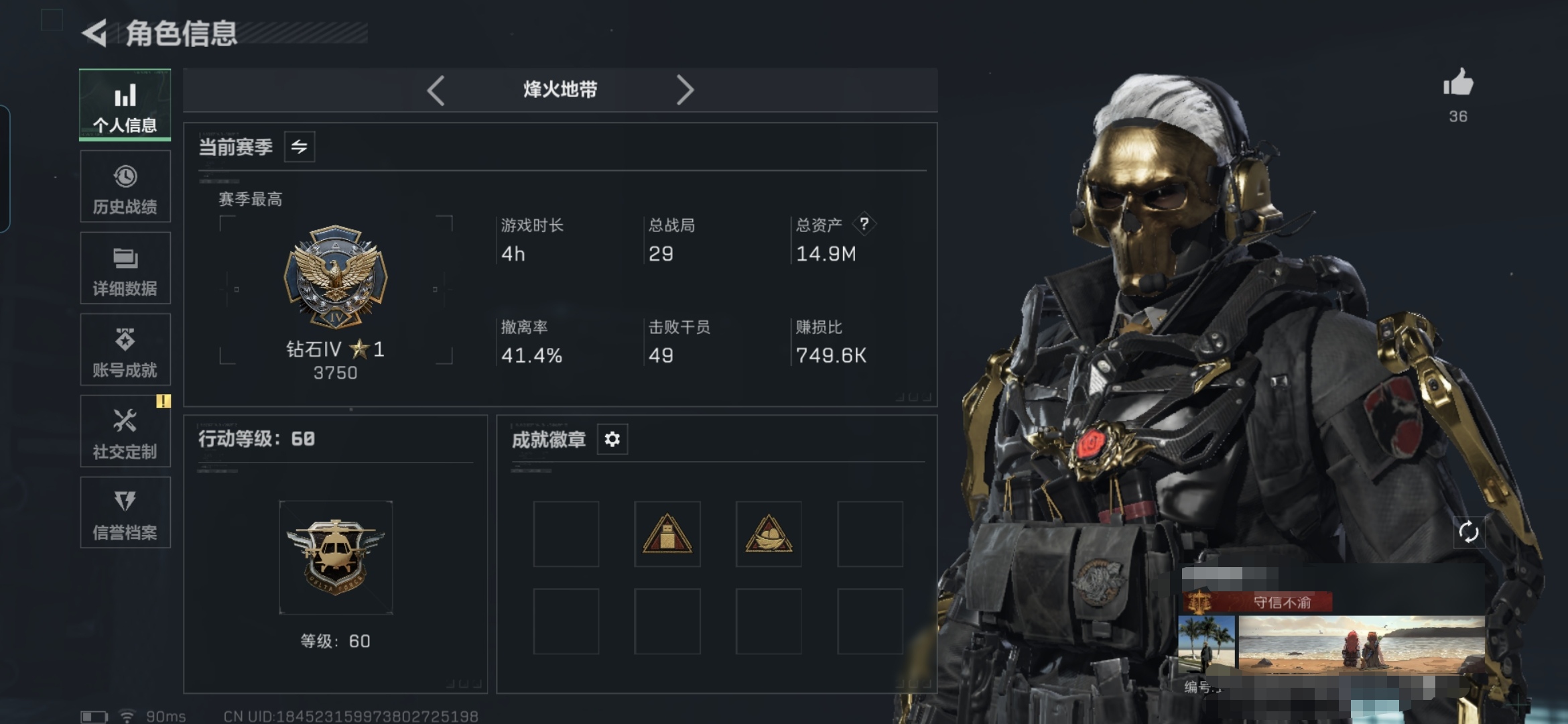Open the 成就徽章 gear settings
This screenshot has width=1568, height=724.
point(612,440)
